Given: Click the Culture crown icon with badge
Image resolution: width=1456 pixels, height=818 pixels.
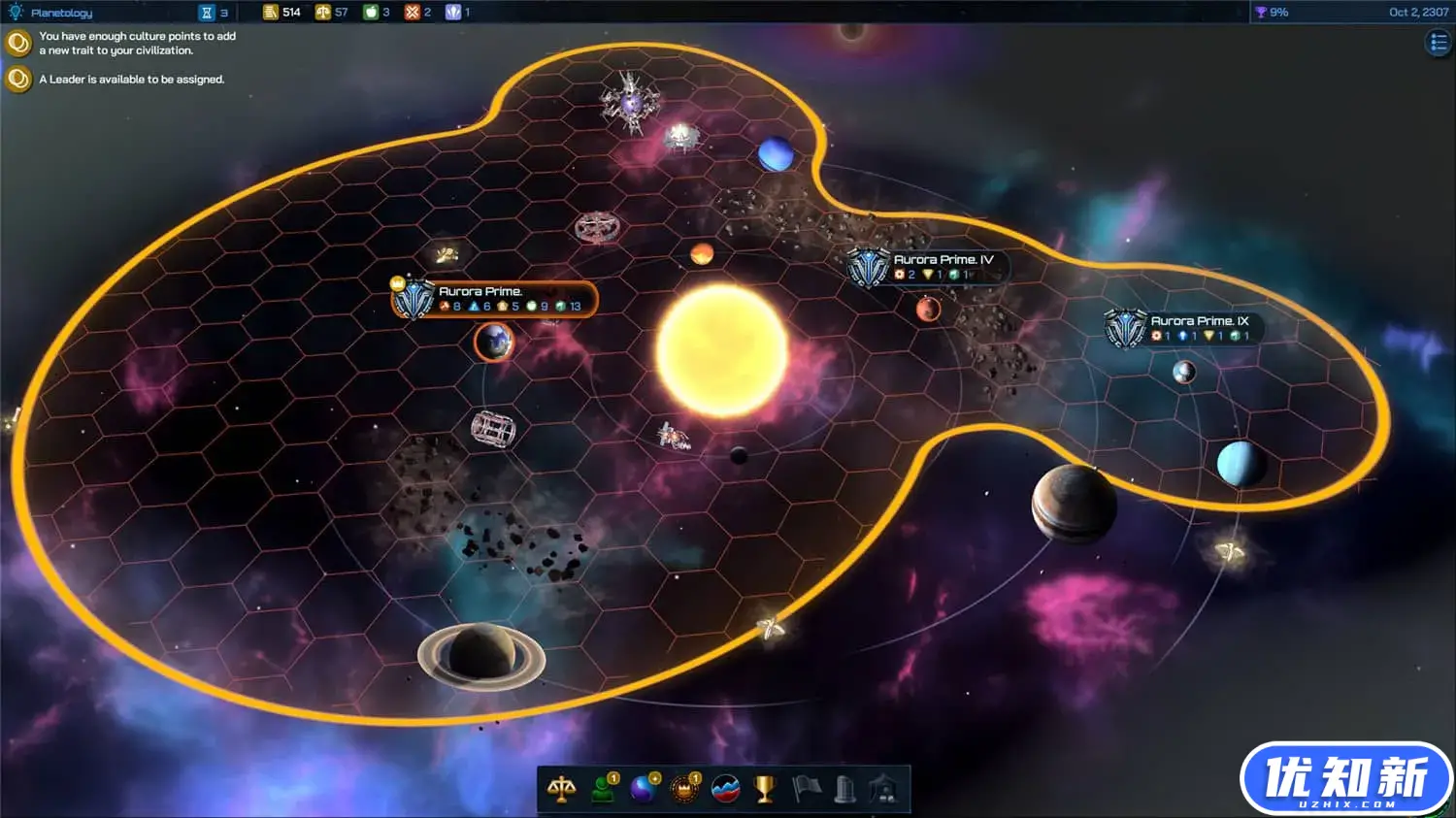Looking at the screenshot, I should coord(685,788).
